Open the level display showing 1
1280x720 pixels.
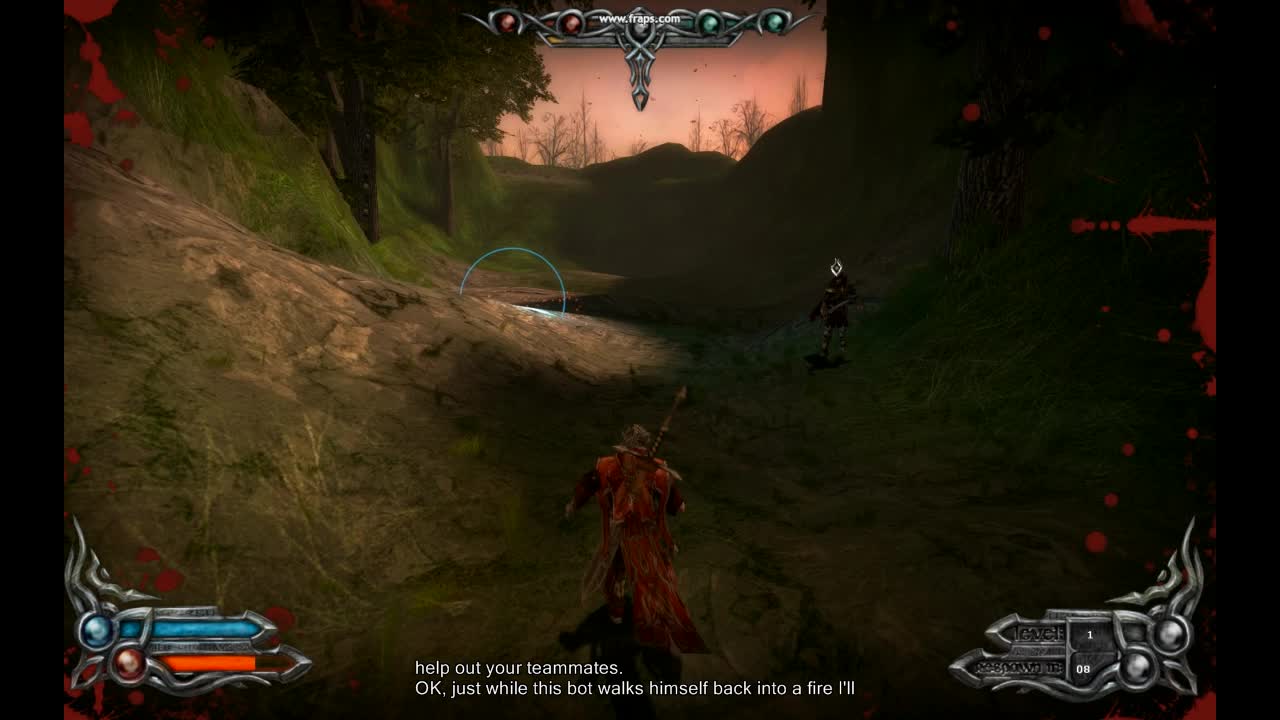coord(1089,633)
